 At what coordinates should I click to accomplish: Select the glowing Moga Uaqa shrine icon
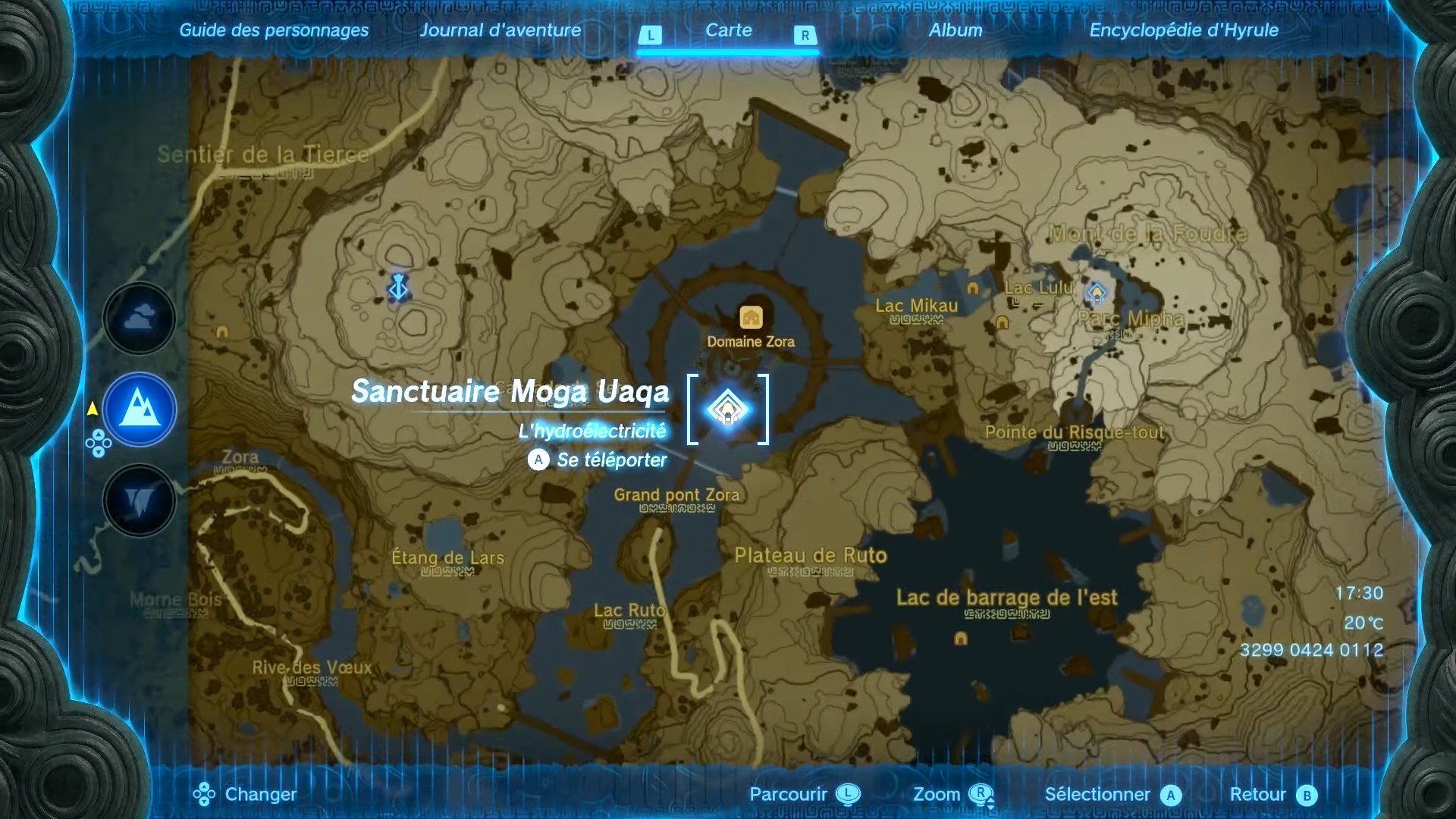point(727,409)
